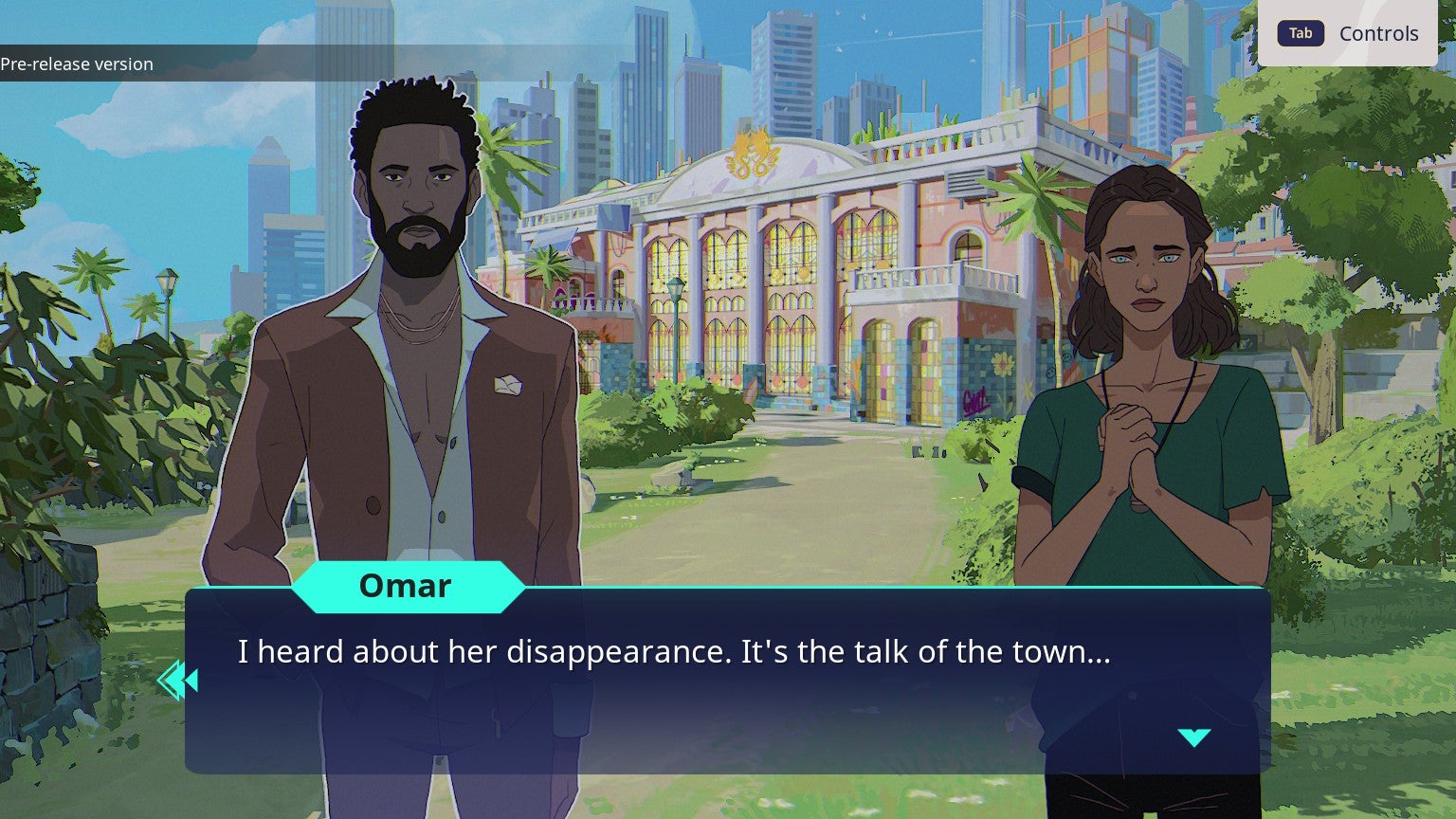Screen dimensions: 1456x819
Task: Click the Pre-release version label
Action: 77,64
